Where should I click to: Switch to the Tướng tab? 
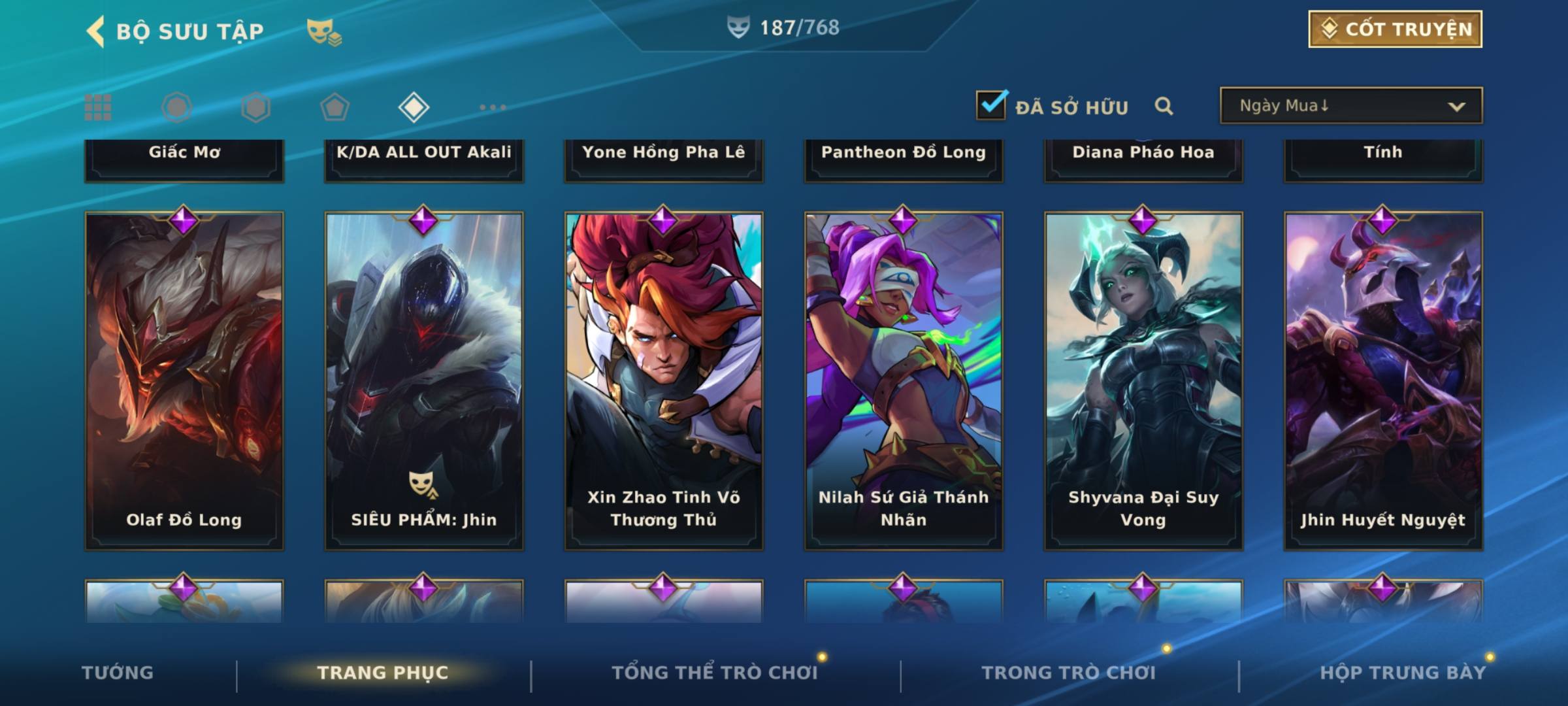coord(118,673)
